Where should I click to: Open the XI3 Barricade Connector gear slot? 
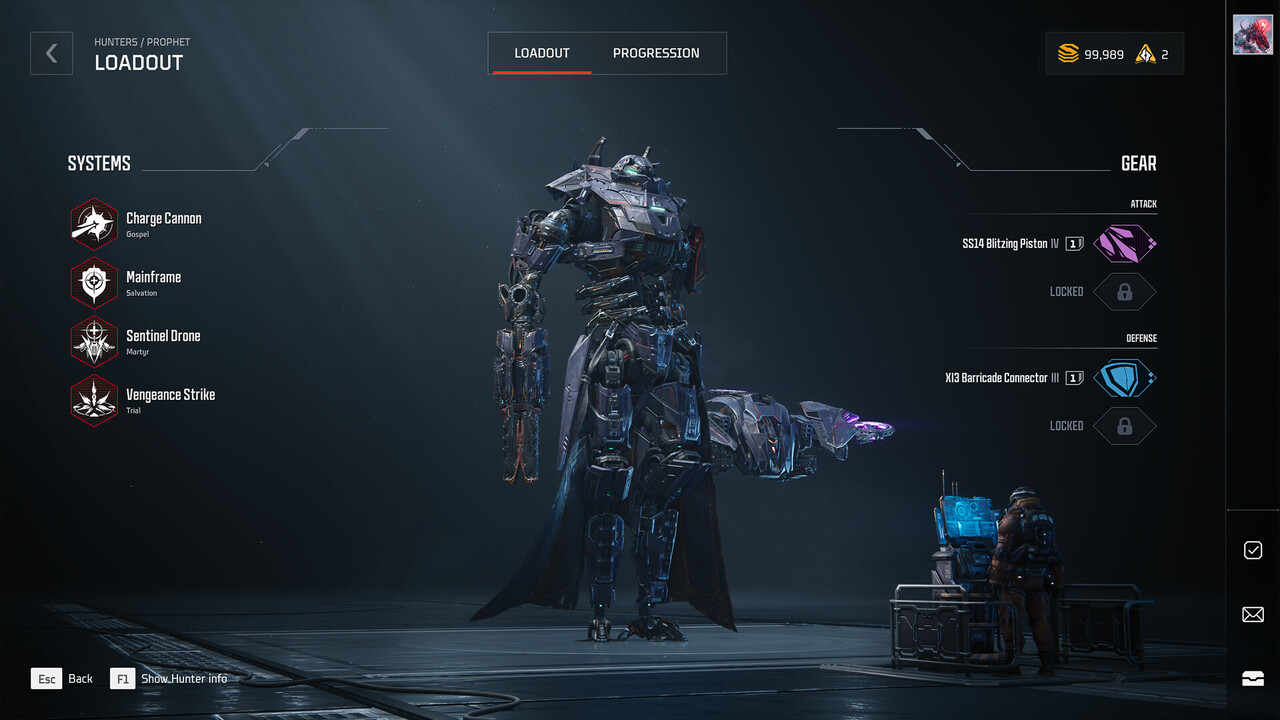(x=1124, y=378)
